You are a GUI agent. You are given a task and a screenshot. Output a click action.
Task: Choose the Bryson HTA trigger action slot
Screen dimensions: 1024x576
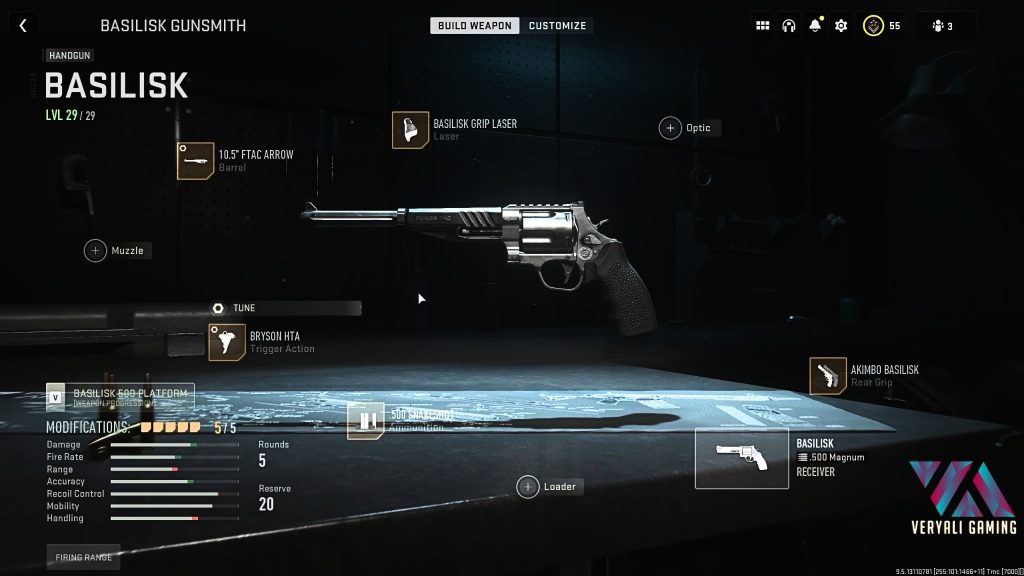[x=227, y=342]
